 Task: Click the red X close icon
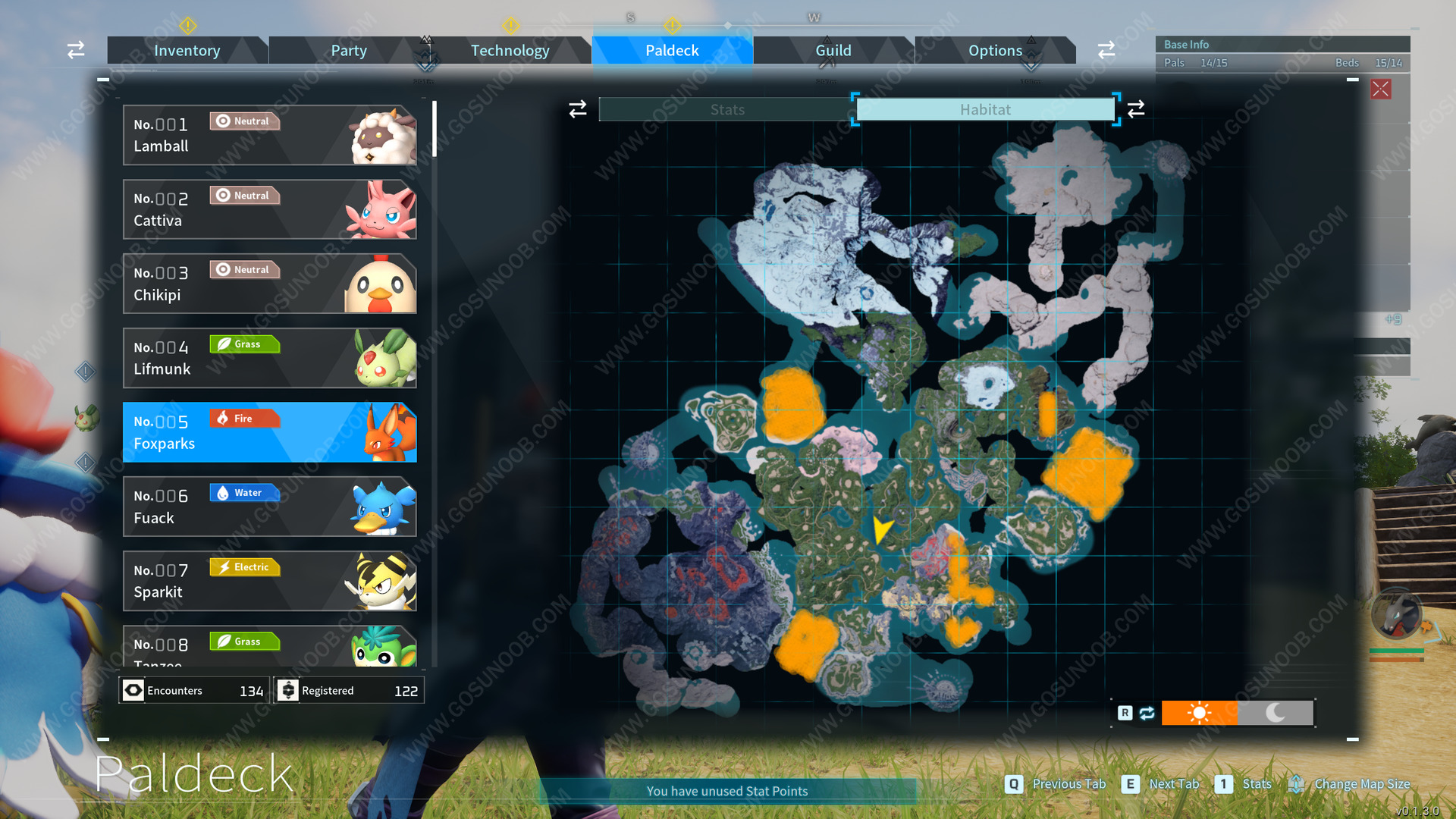[1381, 89]
